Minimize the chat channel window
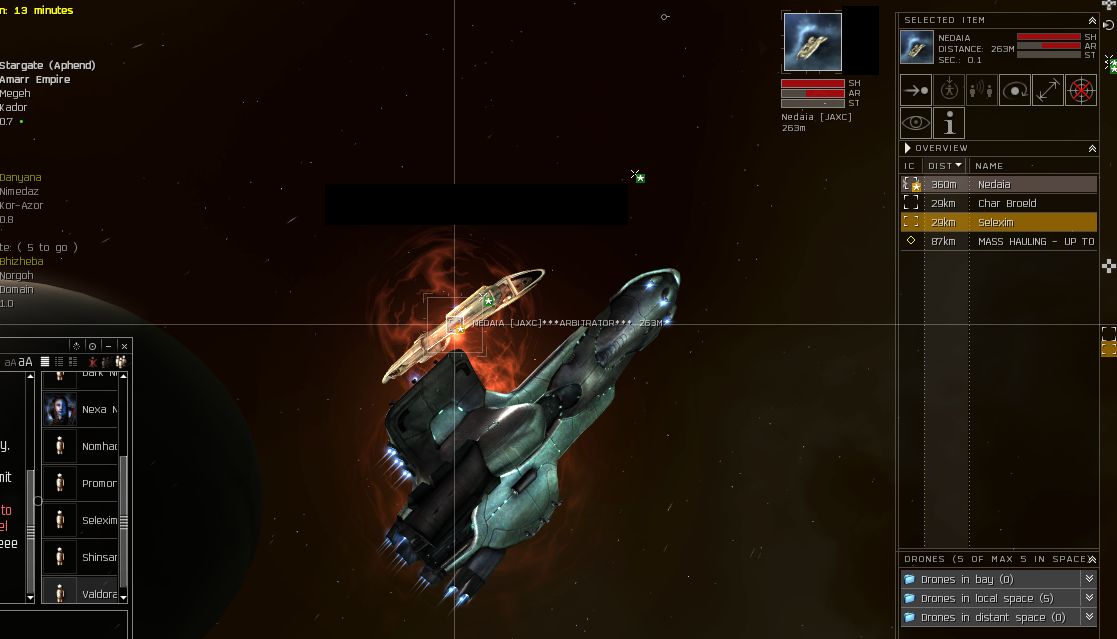Image resolution: width=1117 pixels, height=639 pixels. coord(108,346)
